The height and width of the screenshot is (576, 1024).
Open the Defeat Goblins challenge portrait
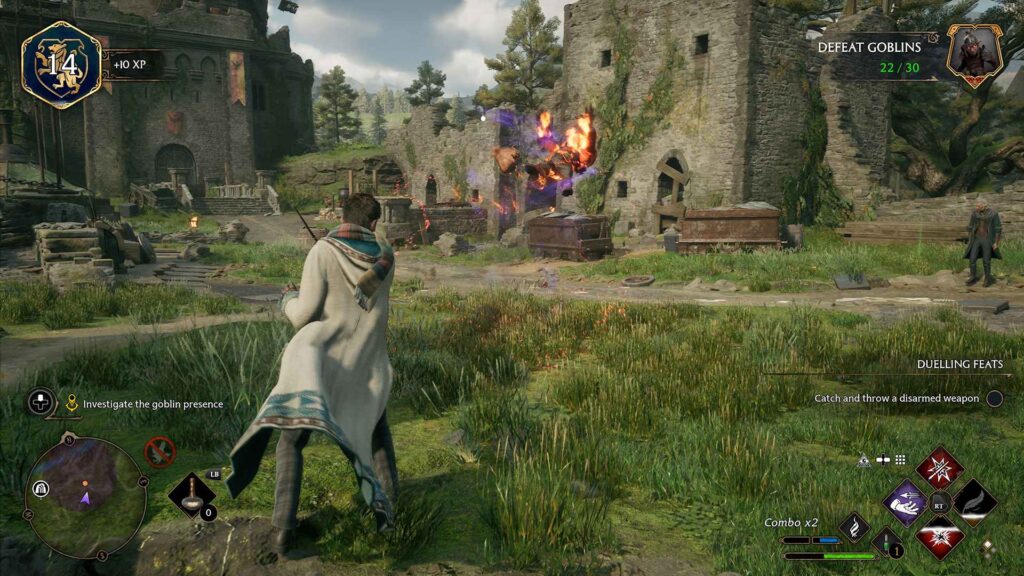click(x=974, y=55)
